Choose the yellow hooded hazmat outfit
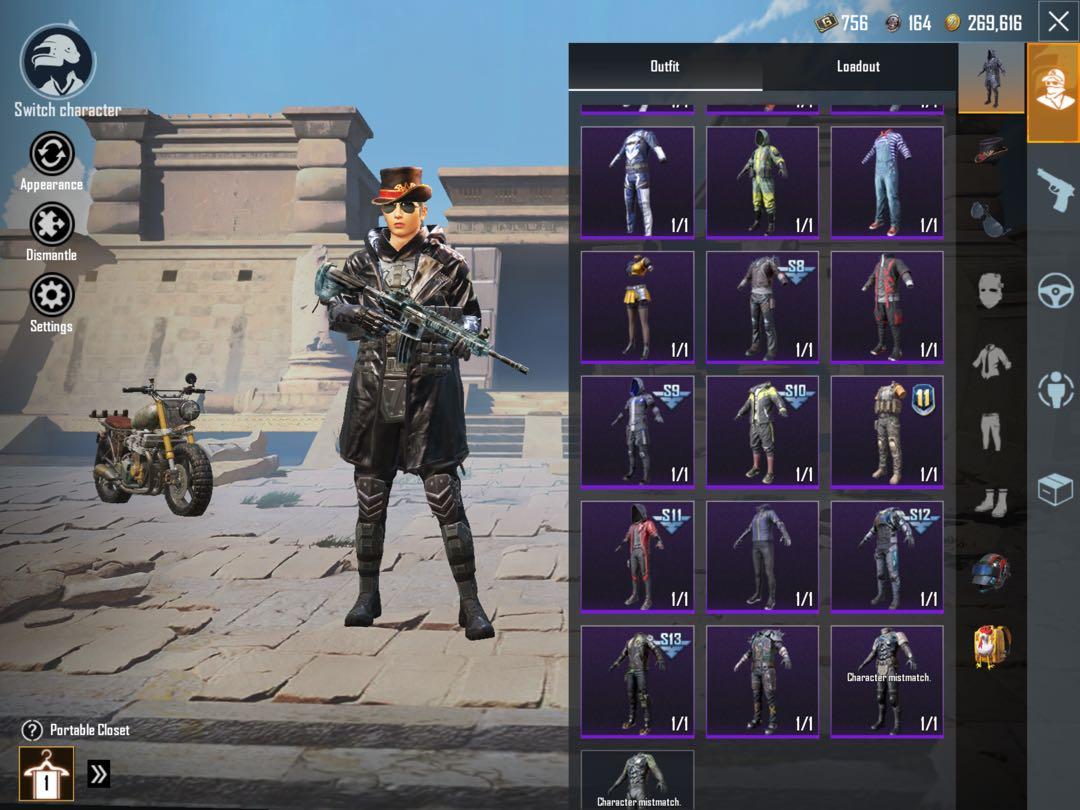Screen dimensions: 1080x810 762,181
